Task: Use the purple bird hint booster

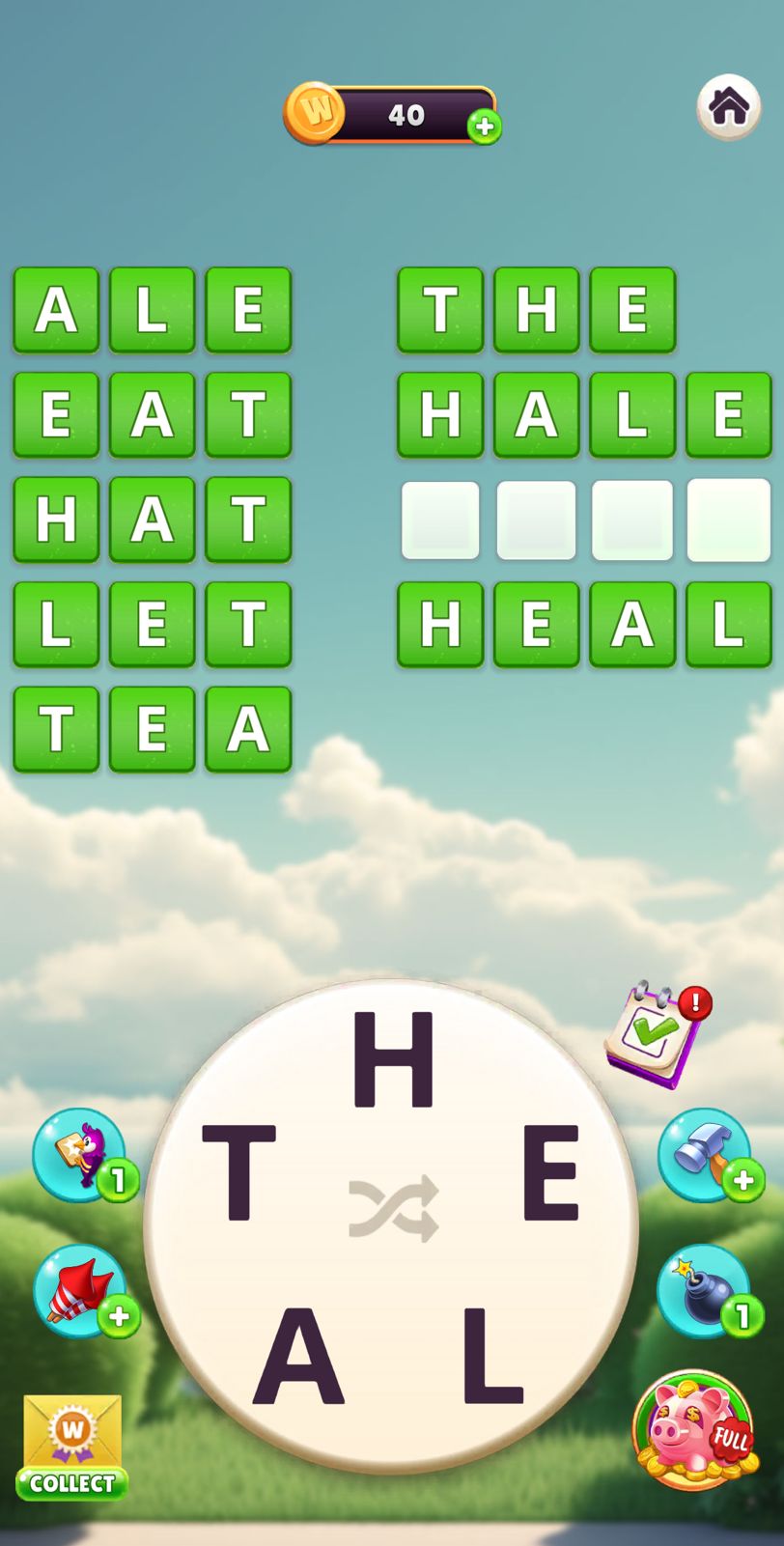Action: [x=80, y=1154]
